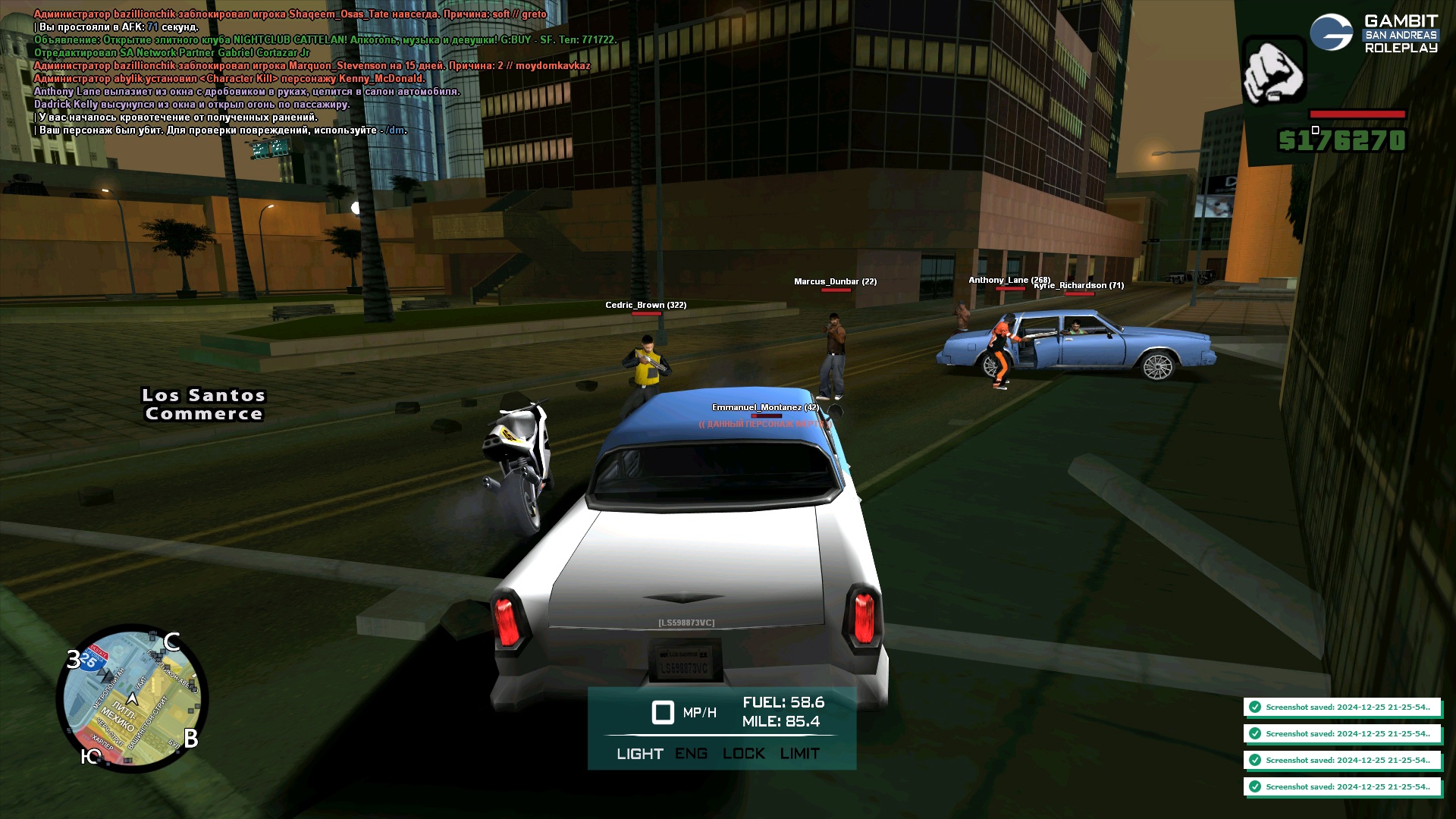The image size is (1456, 819).
Task: Click the NIGHTCLUB CATTELAN announcement chat line
Action: (x=325, y=40)
